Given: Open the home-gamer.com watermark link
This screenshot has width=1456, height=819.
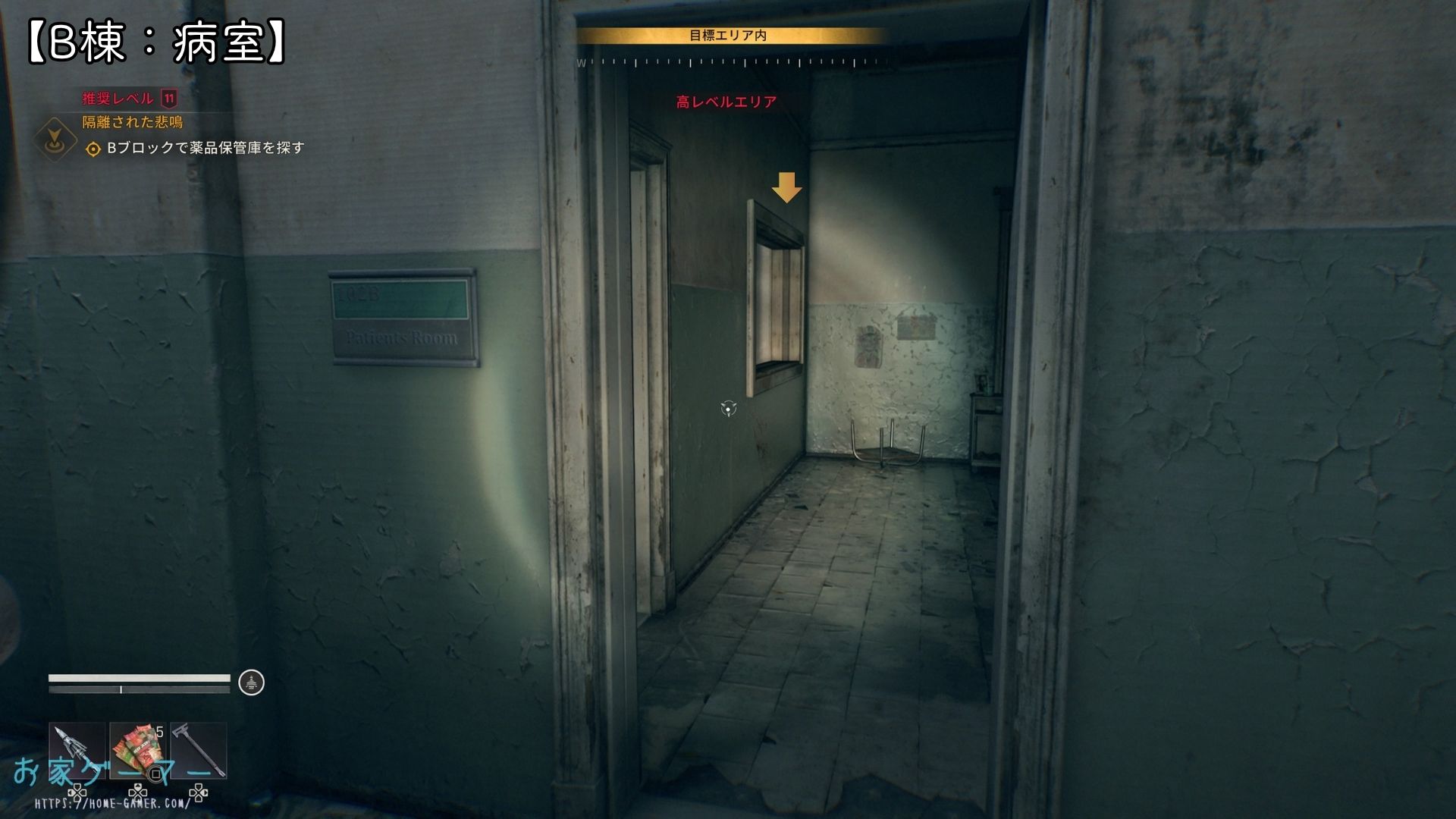Looking at the screenshot, I should (112, 803).
